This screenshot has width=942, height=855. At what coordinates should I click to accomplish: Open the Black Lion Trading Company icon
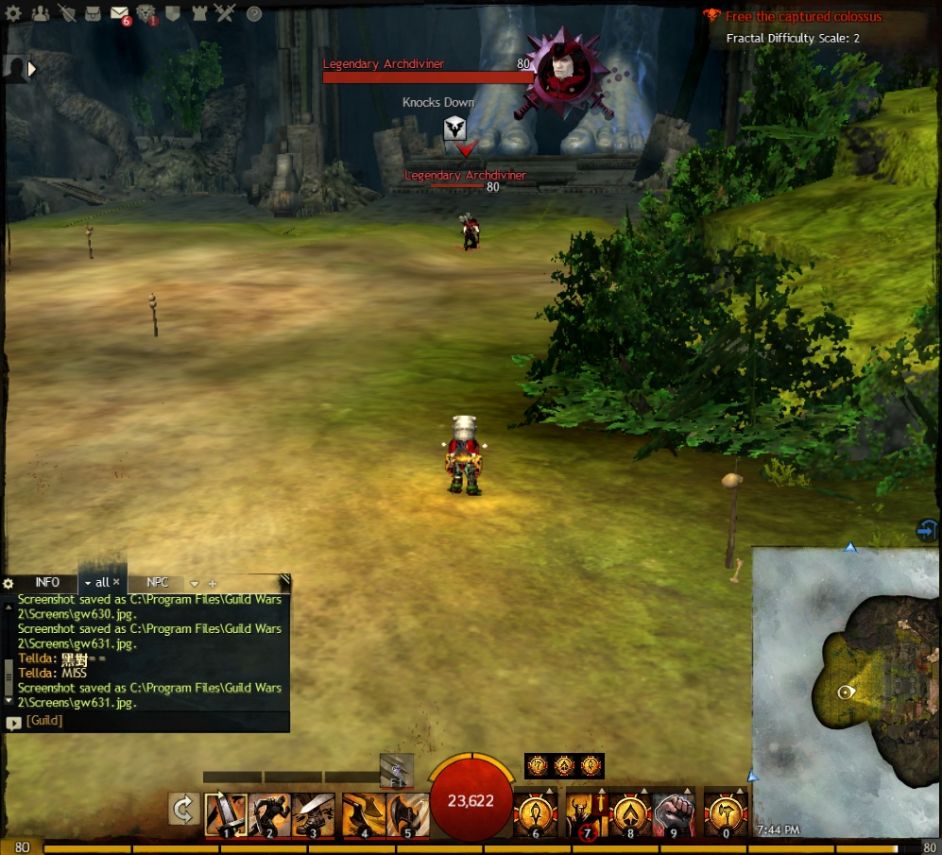point(146,14)
